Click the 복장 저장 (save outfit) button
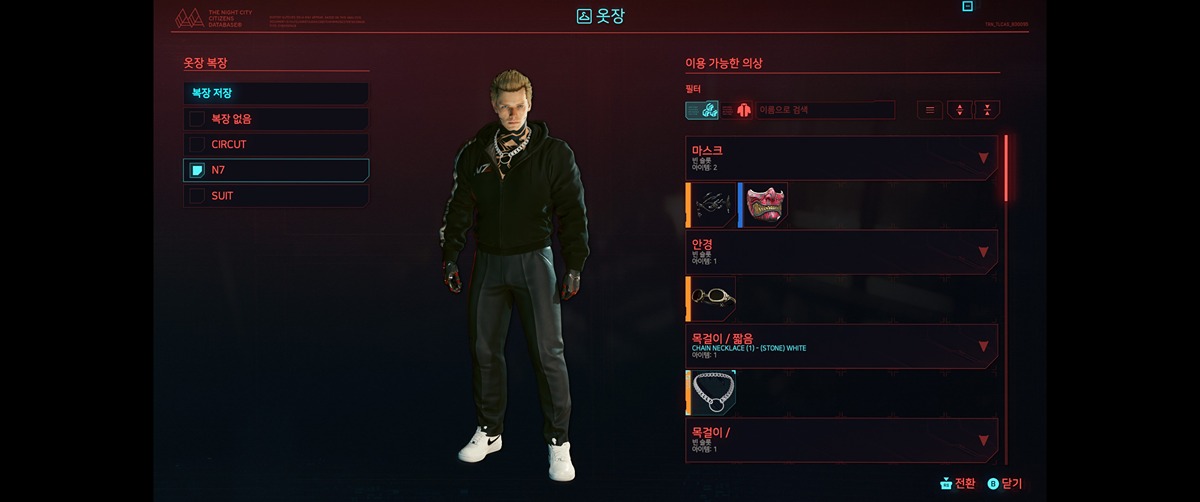 (275, 94)
